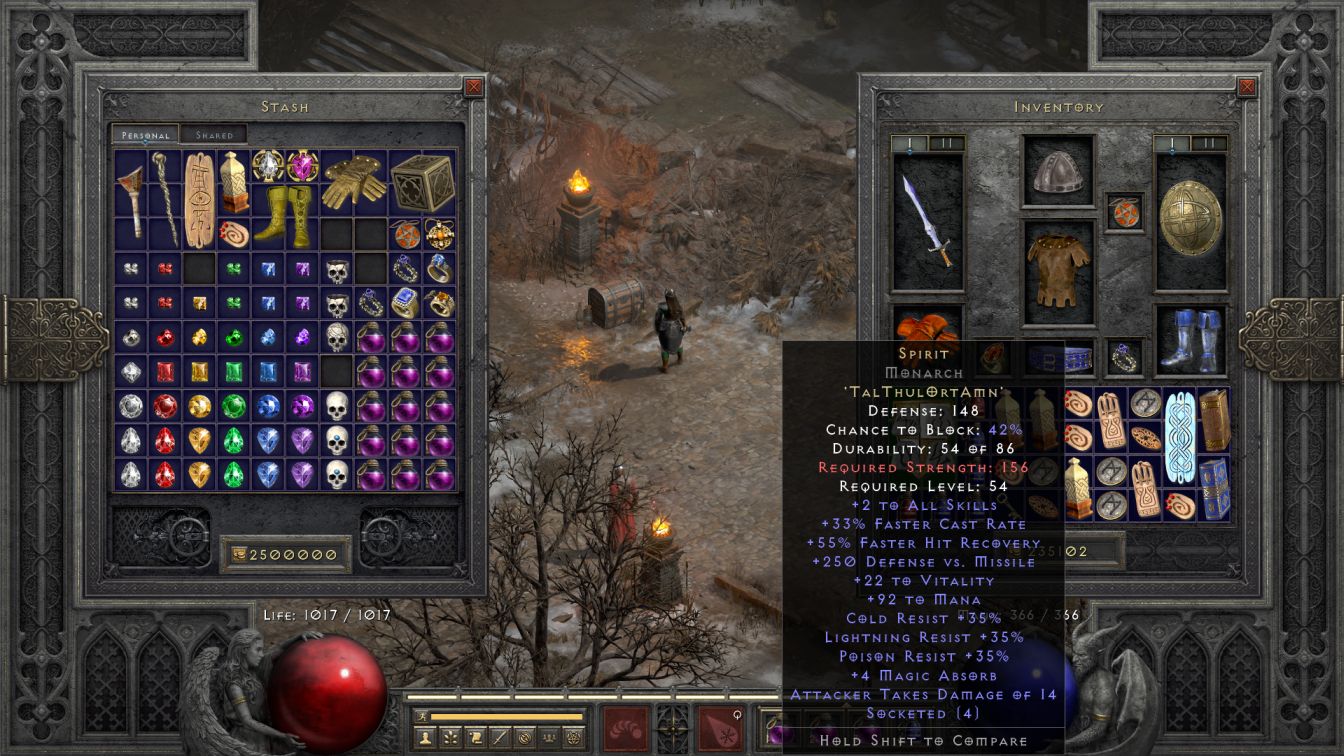Select the equipped sword weapon slot
The width and height of the screenshot is (1344, 756).
[x=927, y=222]
